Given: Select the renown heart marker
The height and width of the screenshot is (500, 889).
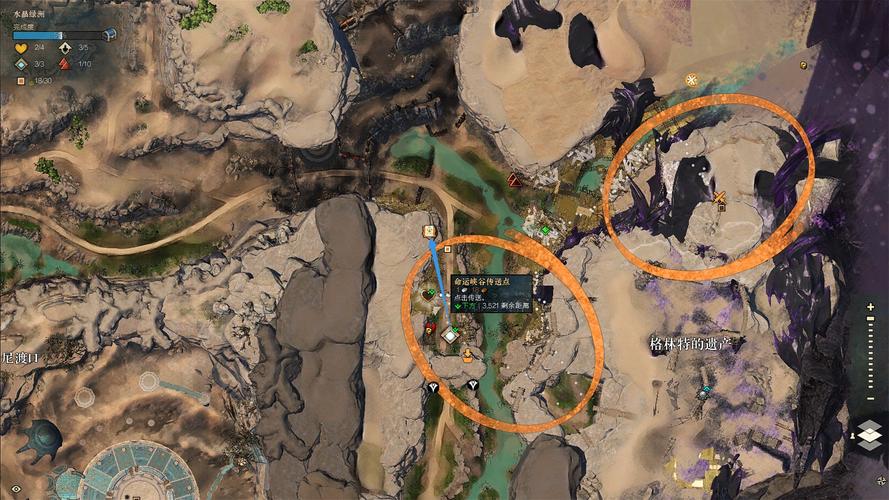Looking at the screenshot, I should click(x=429, y=295).
